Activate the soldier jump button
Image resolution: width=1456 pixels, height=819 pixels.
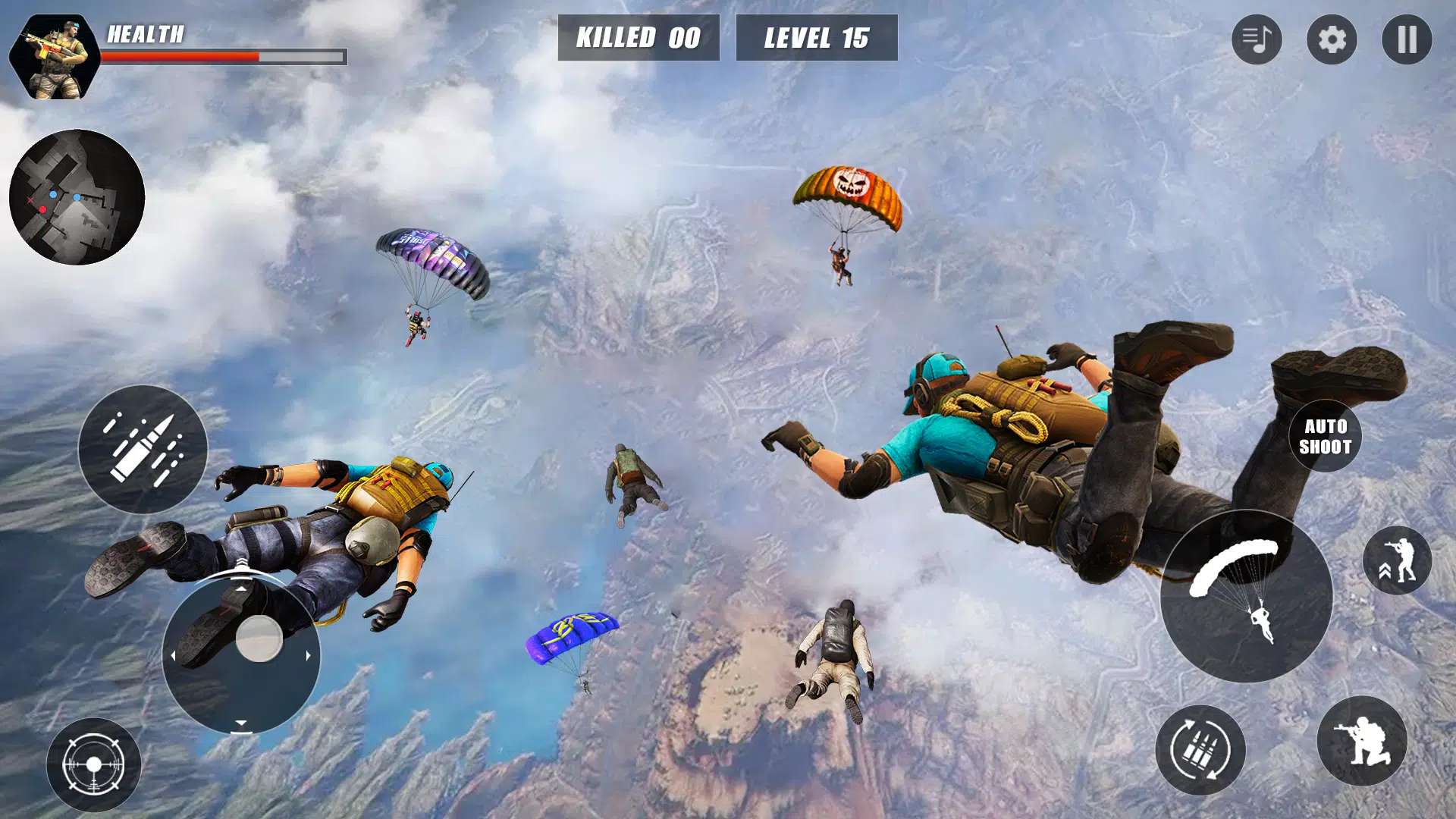click(x=1397, y=560)
